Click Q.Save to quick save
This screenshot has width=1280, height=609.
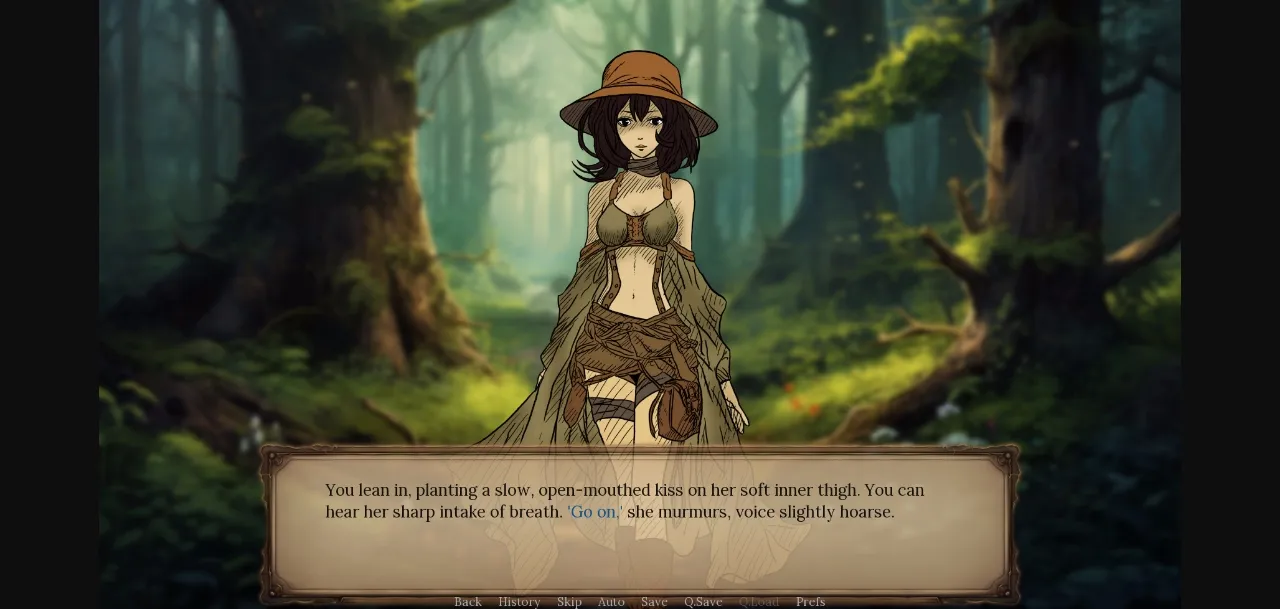tap(703, 601)
